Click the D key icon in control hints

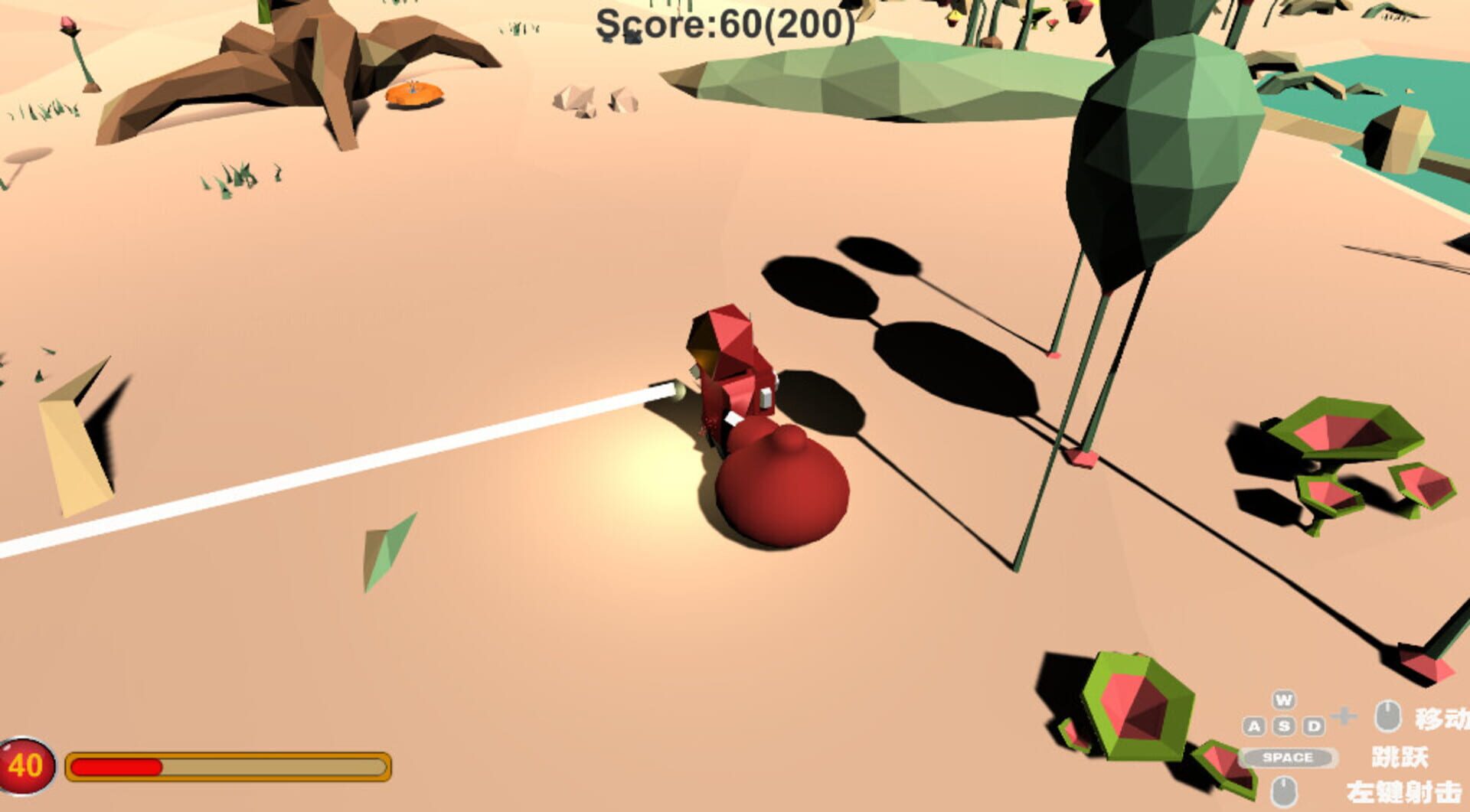1312,725
